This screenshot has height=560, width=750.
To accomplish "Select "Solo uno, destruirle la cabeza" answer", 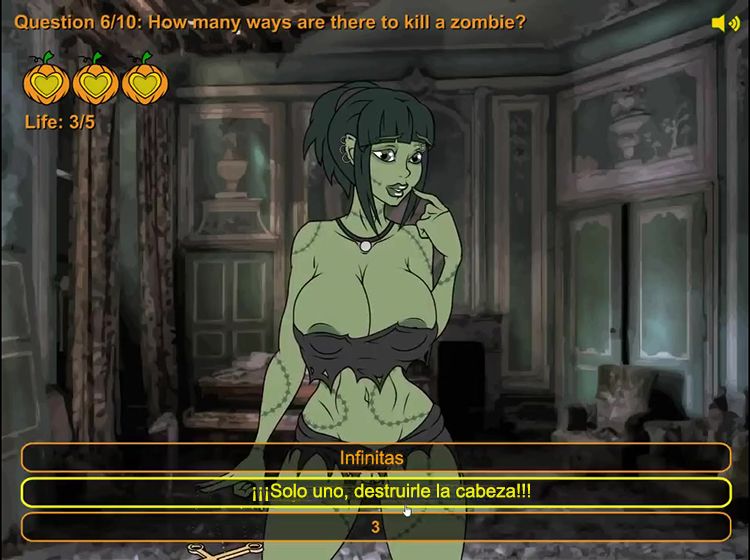I will pos(375,492).
